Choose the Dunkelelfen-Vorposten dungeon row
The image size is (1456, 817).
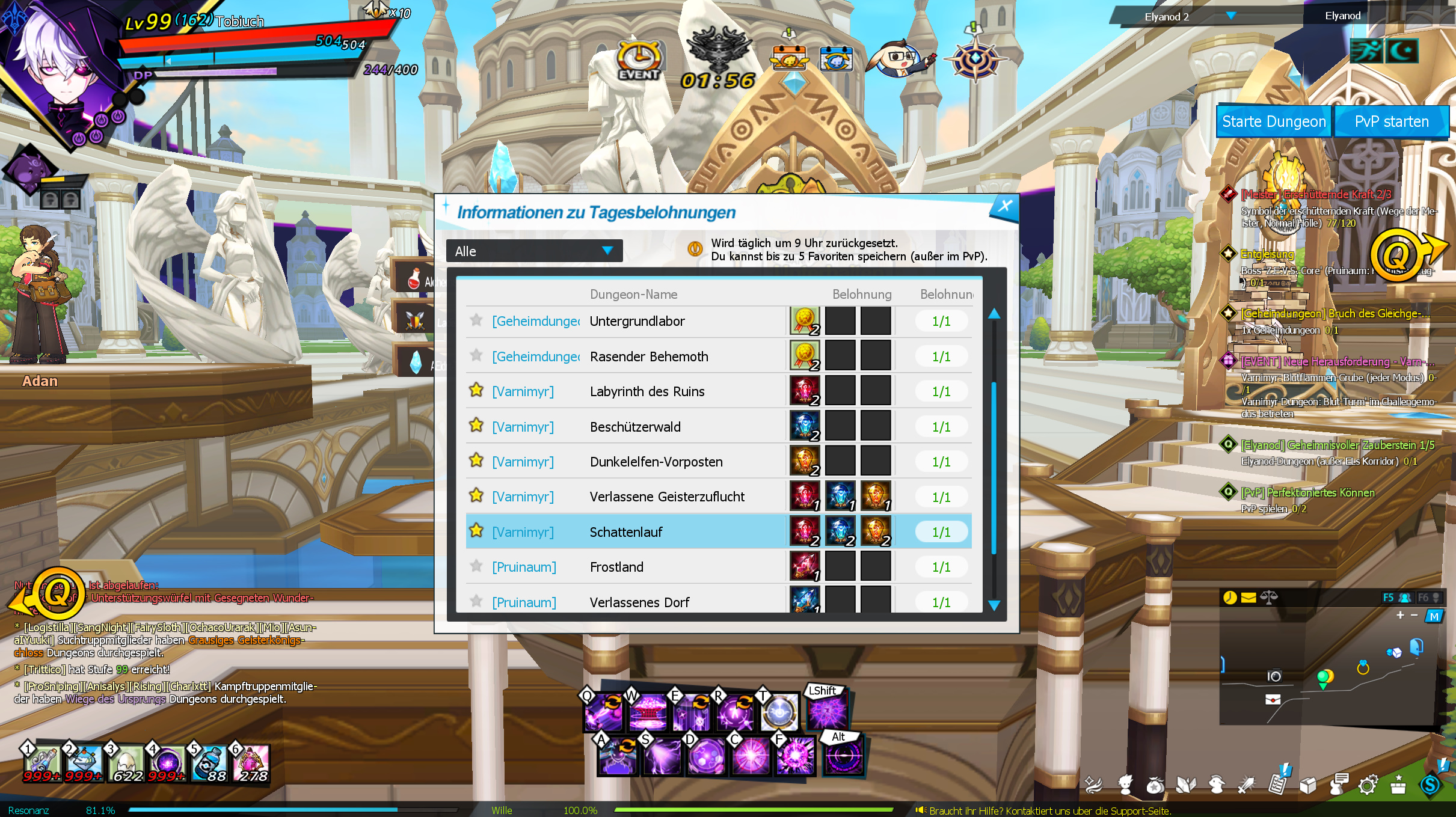[656, 462]
